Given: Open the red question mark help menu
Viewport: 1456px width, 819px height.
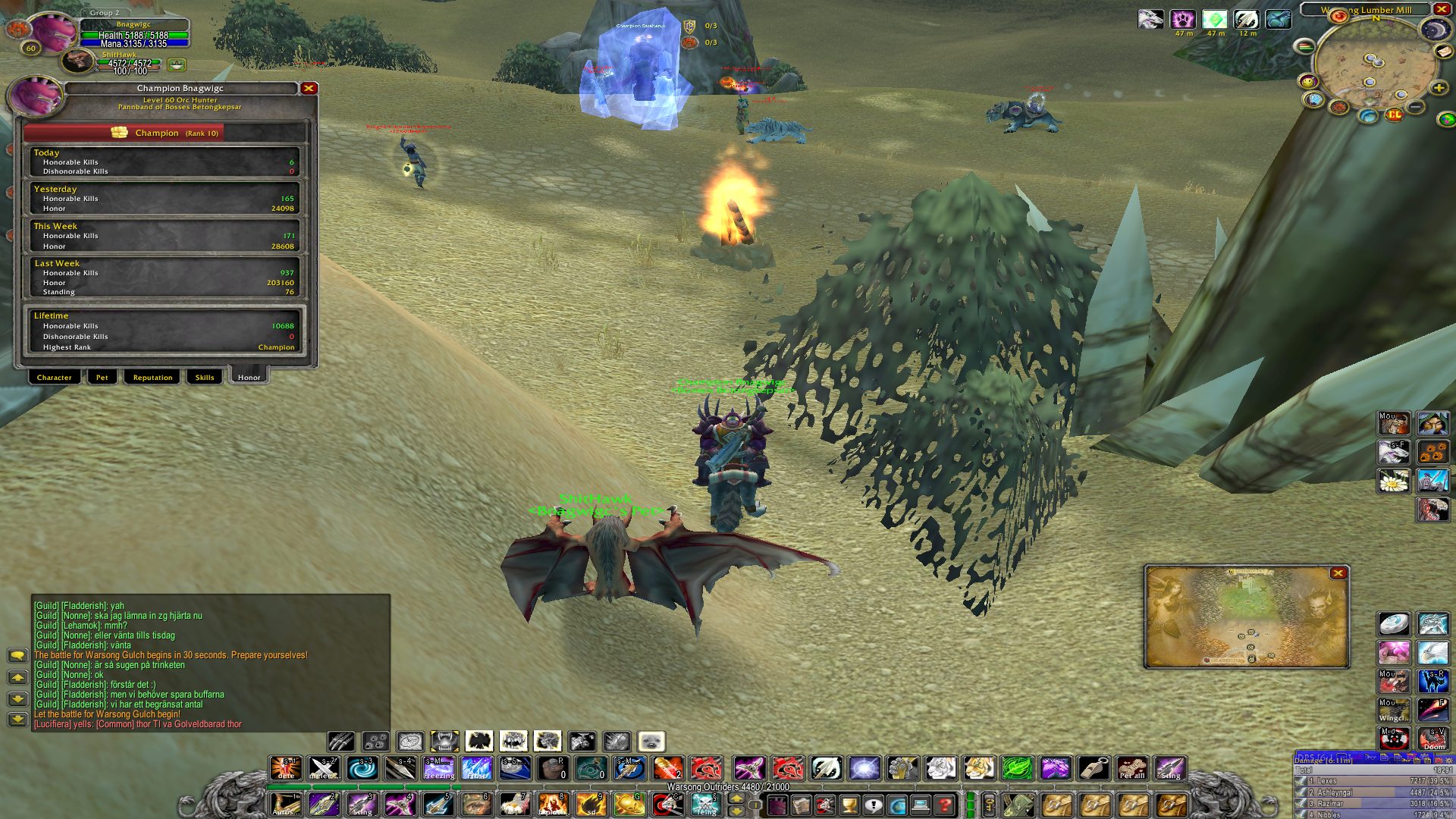Looking at the screenshot, I should 945,805.
